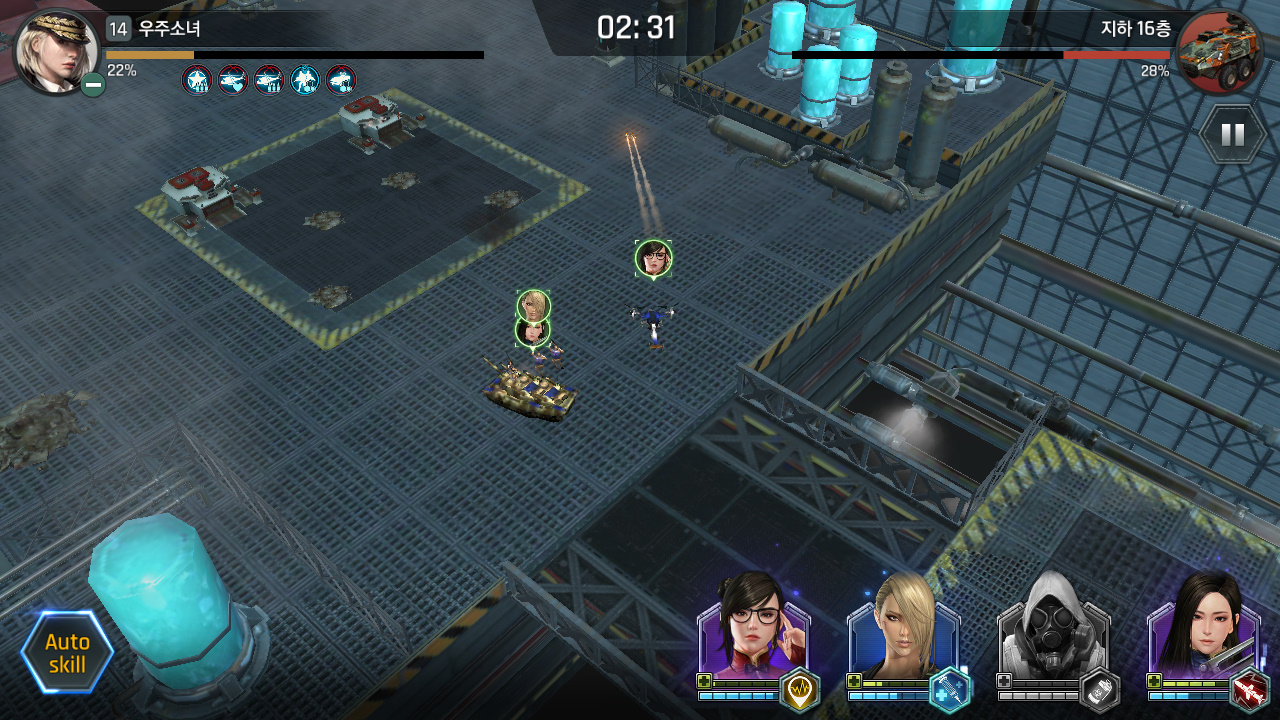Viewport: 1280px width, 720px height.
Task: Toggle the Auto skill button
Action: coord(67,653)
